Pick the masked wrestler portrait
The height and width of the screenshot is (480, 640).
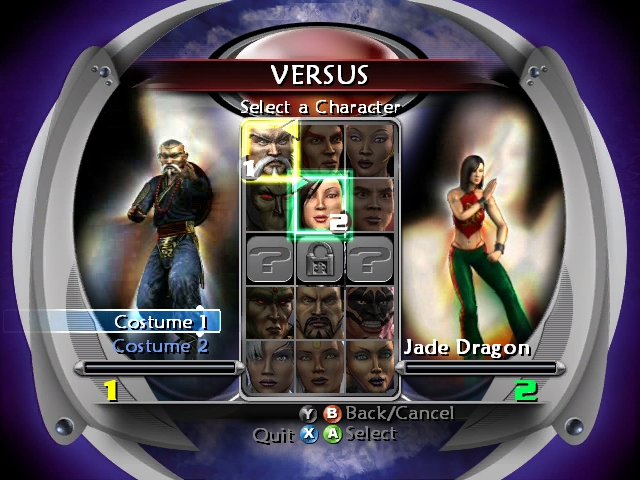pyautogui.click(x=371, y=312)
